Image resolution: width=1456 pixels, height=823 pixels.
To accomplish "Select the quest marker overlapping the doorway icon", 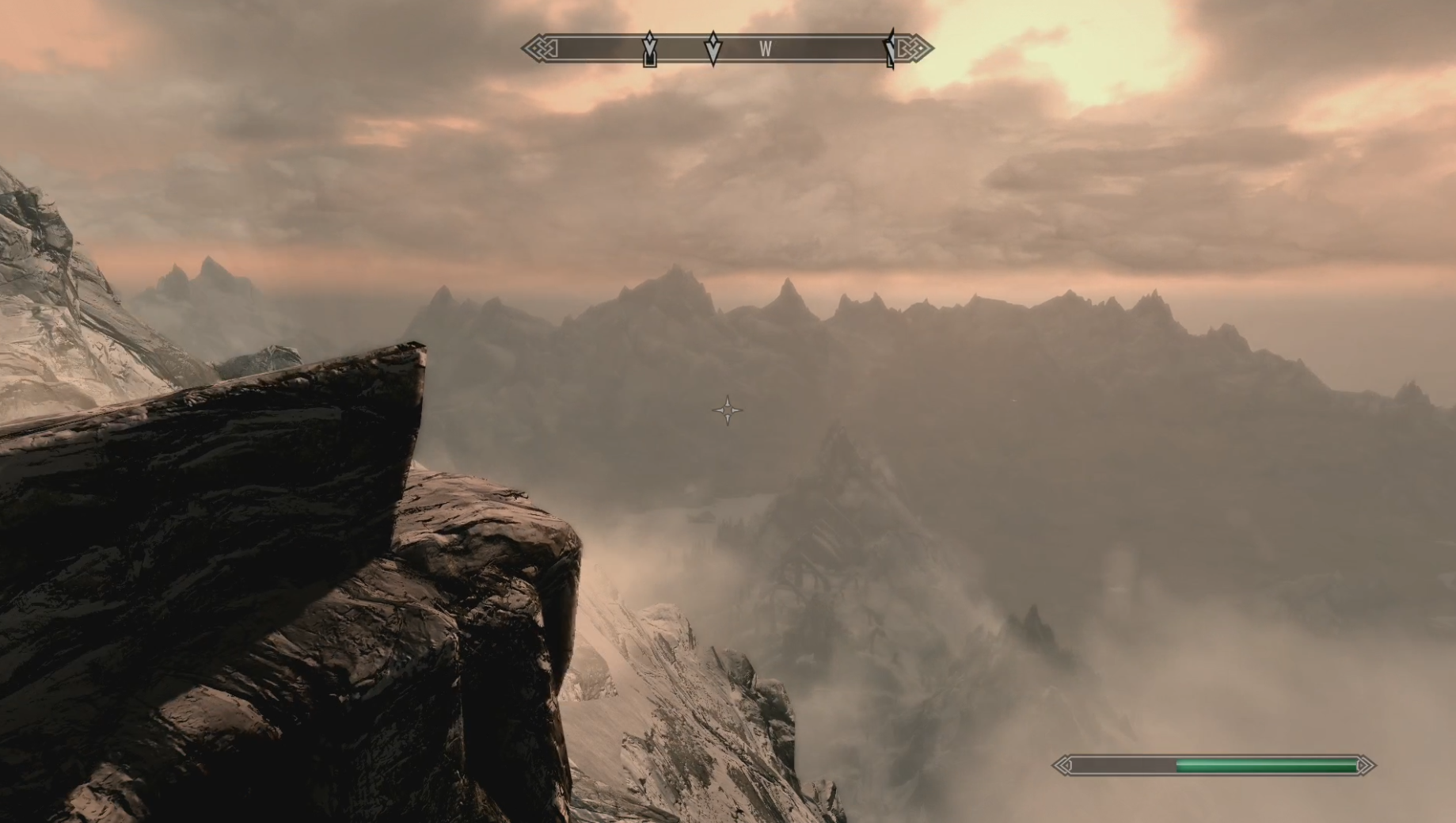I will coord(649,48).
